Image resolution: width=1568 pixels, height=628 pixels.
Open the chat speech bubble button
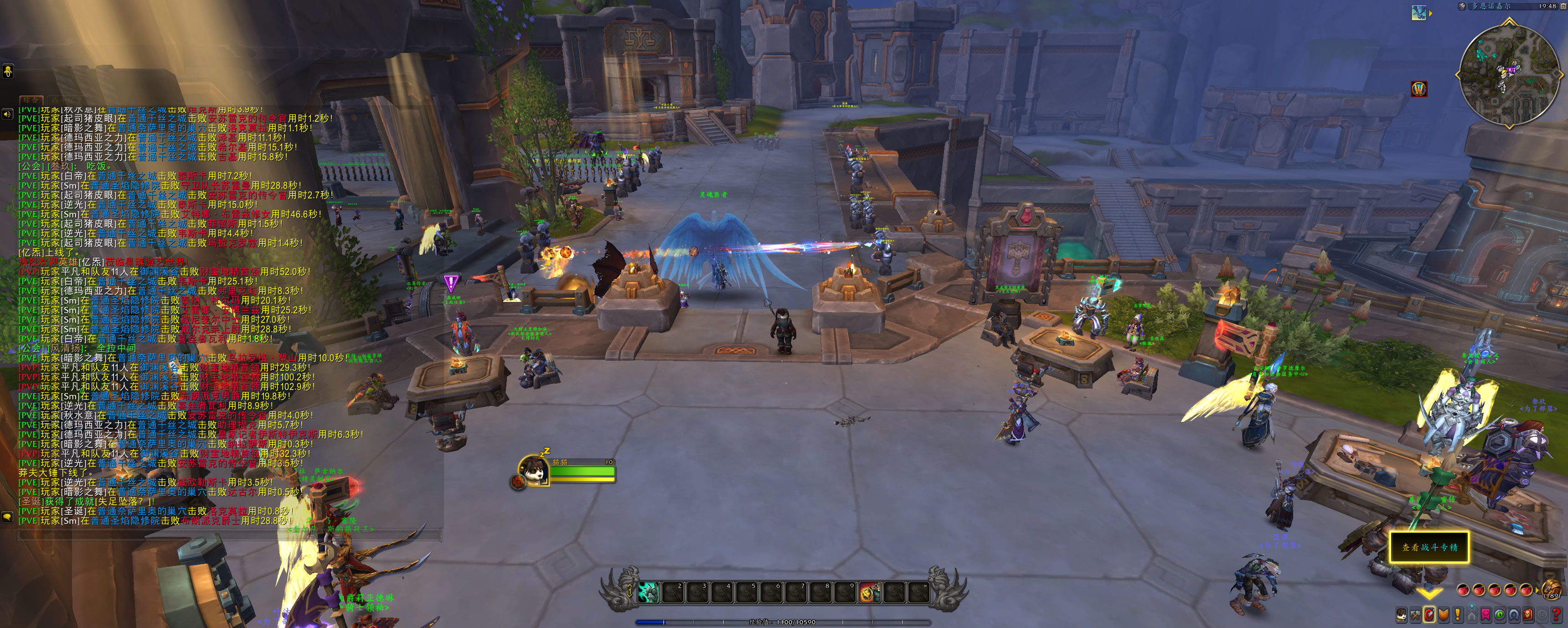click(7, 517)
